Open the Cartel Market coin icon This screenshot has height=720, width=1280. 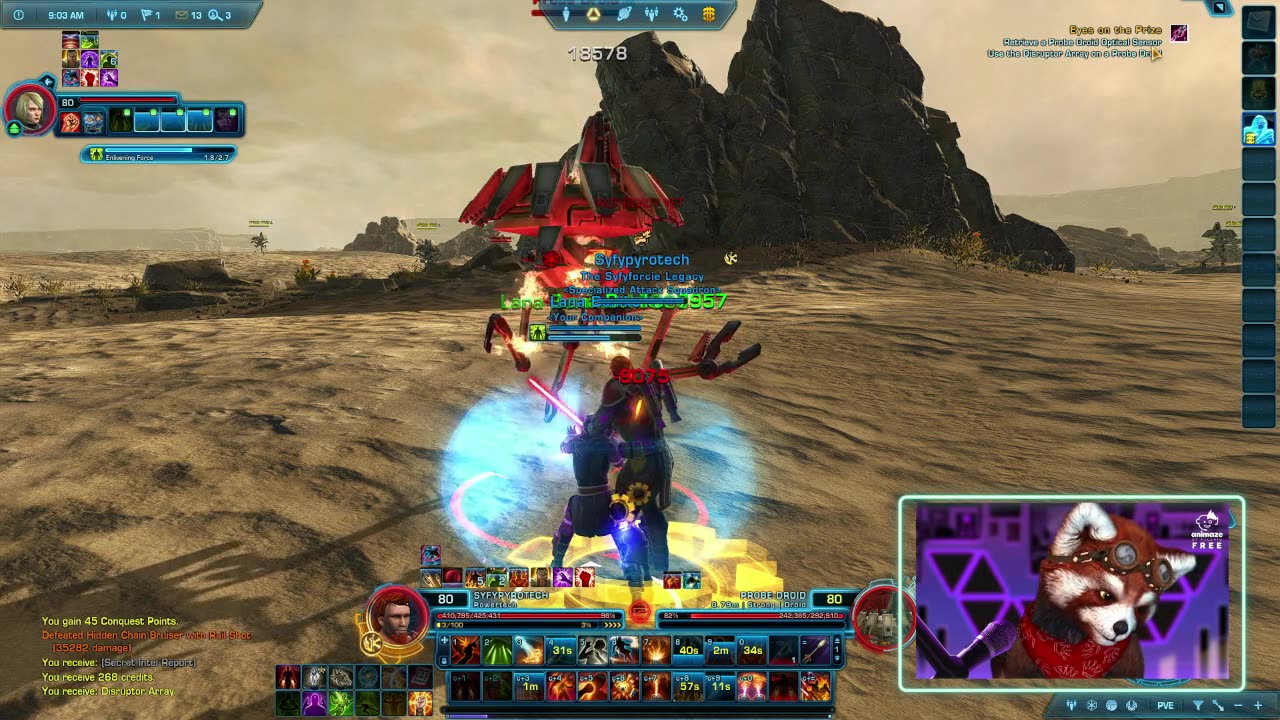709,14
